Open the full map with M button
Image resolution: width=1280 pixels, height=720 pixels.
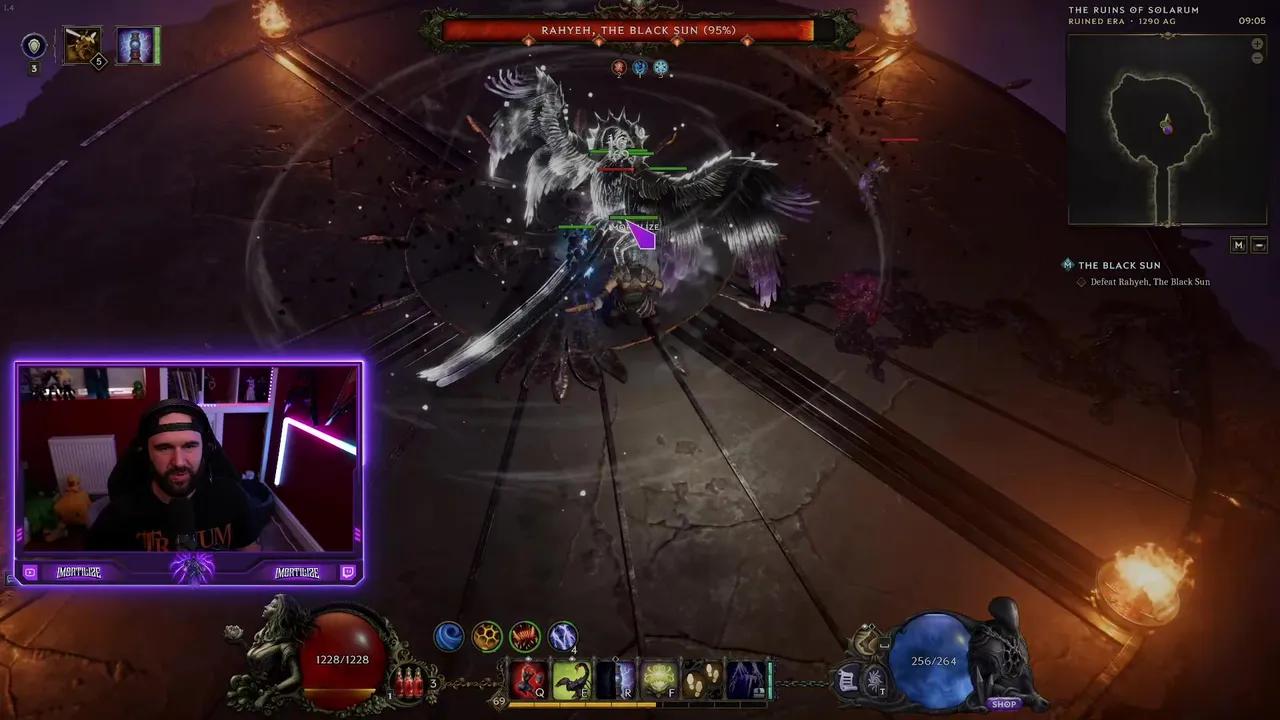[x=1238, y=245]
